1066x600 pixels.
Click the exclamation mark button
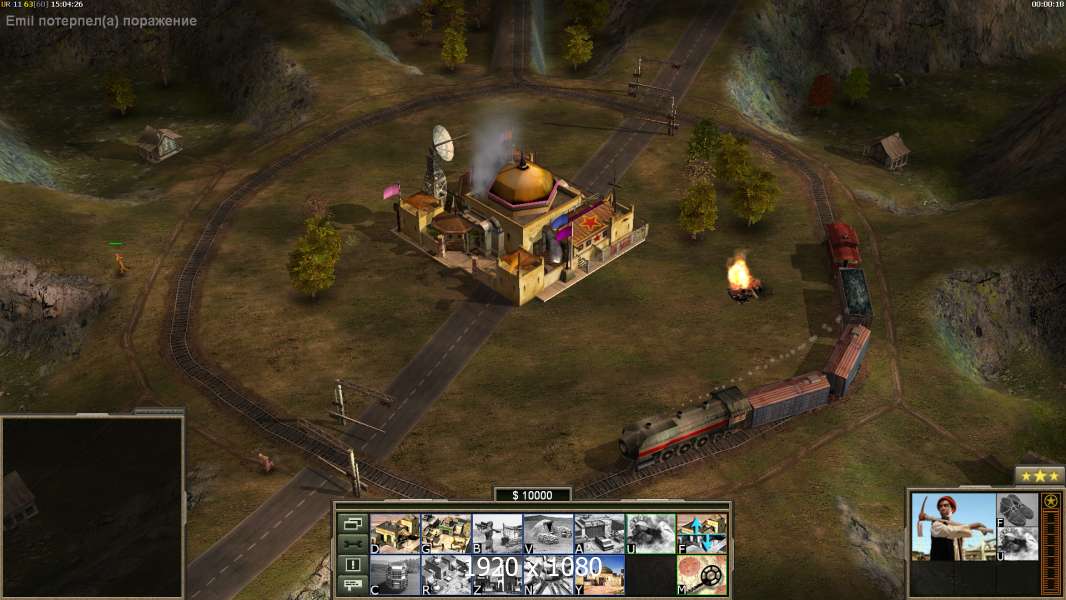pyautogui.click(x=352, y=565)
